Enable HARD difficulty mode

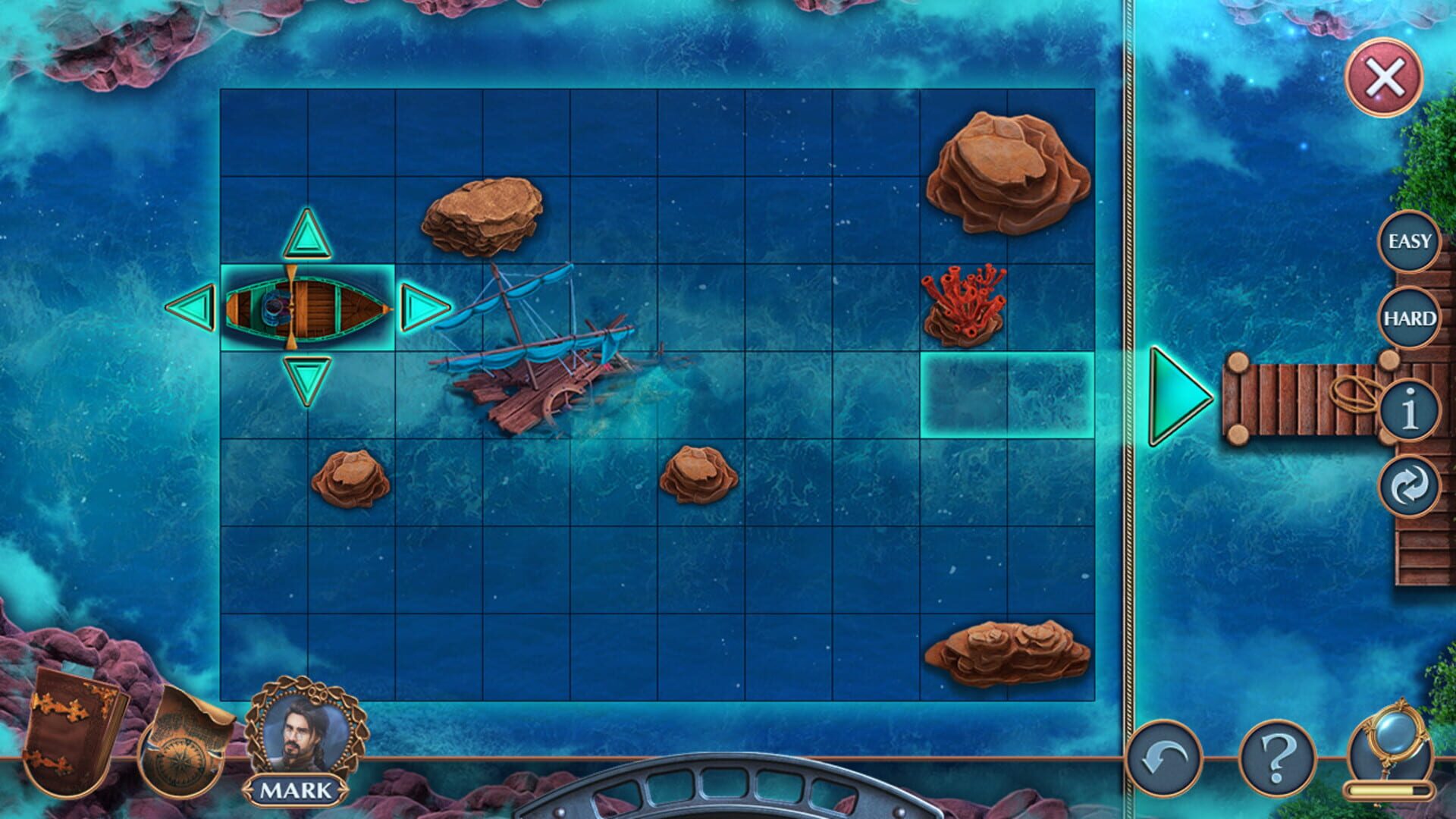1408,318
